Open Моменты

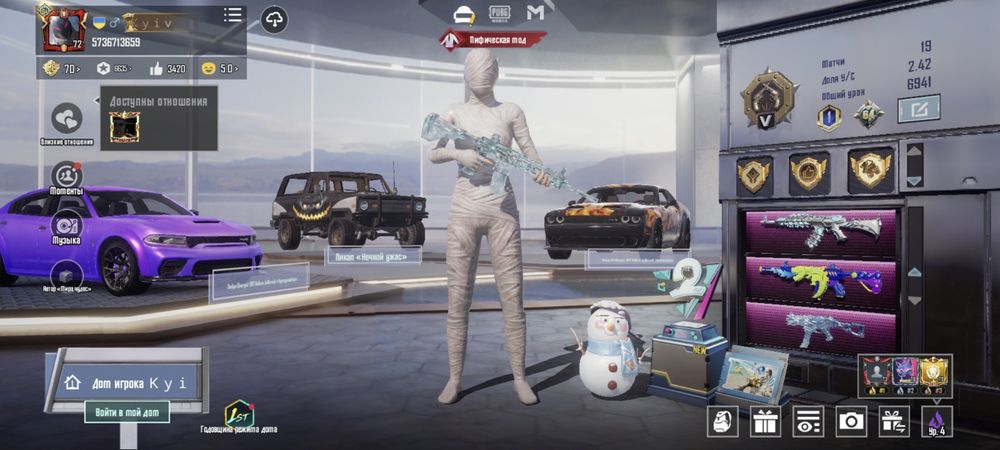[x=67, y=177]
